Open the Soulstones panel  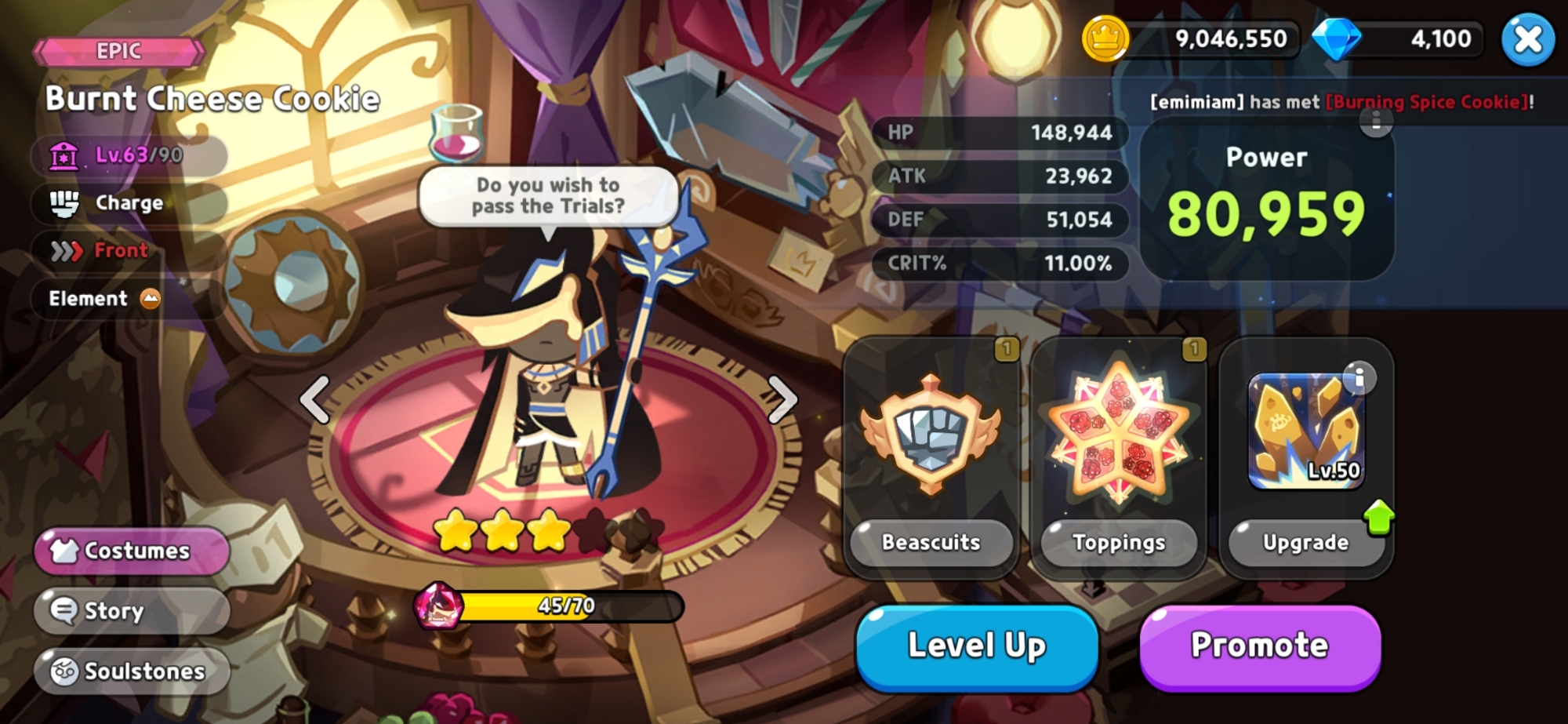click(132, 671)
